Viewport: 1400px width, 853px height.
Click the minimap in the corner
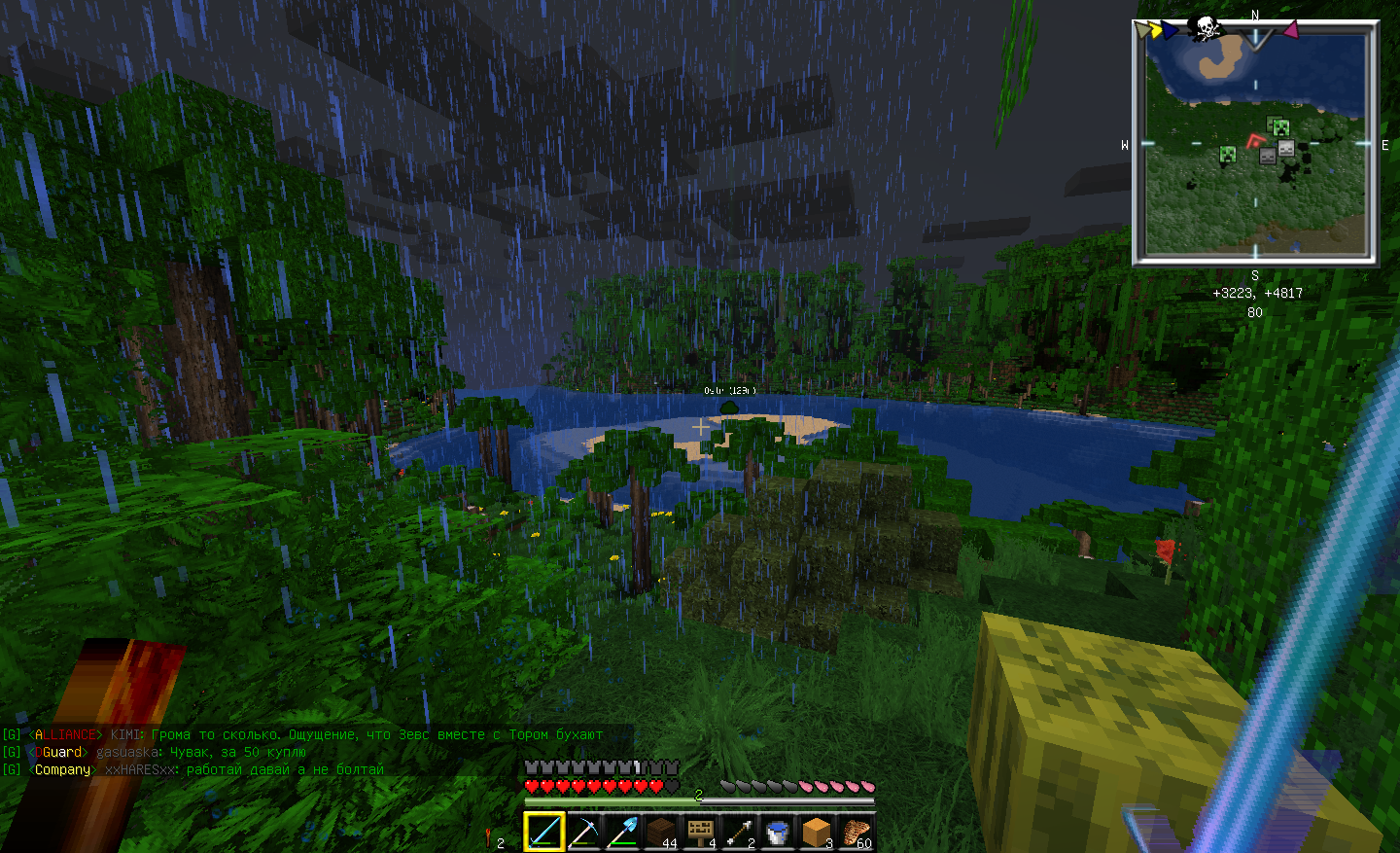(x=1255, y=144)
